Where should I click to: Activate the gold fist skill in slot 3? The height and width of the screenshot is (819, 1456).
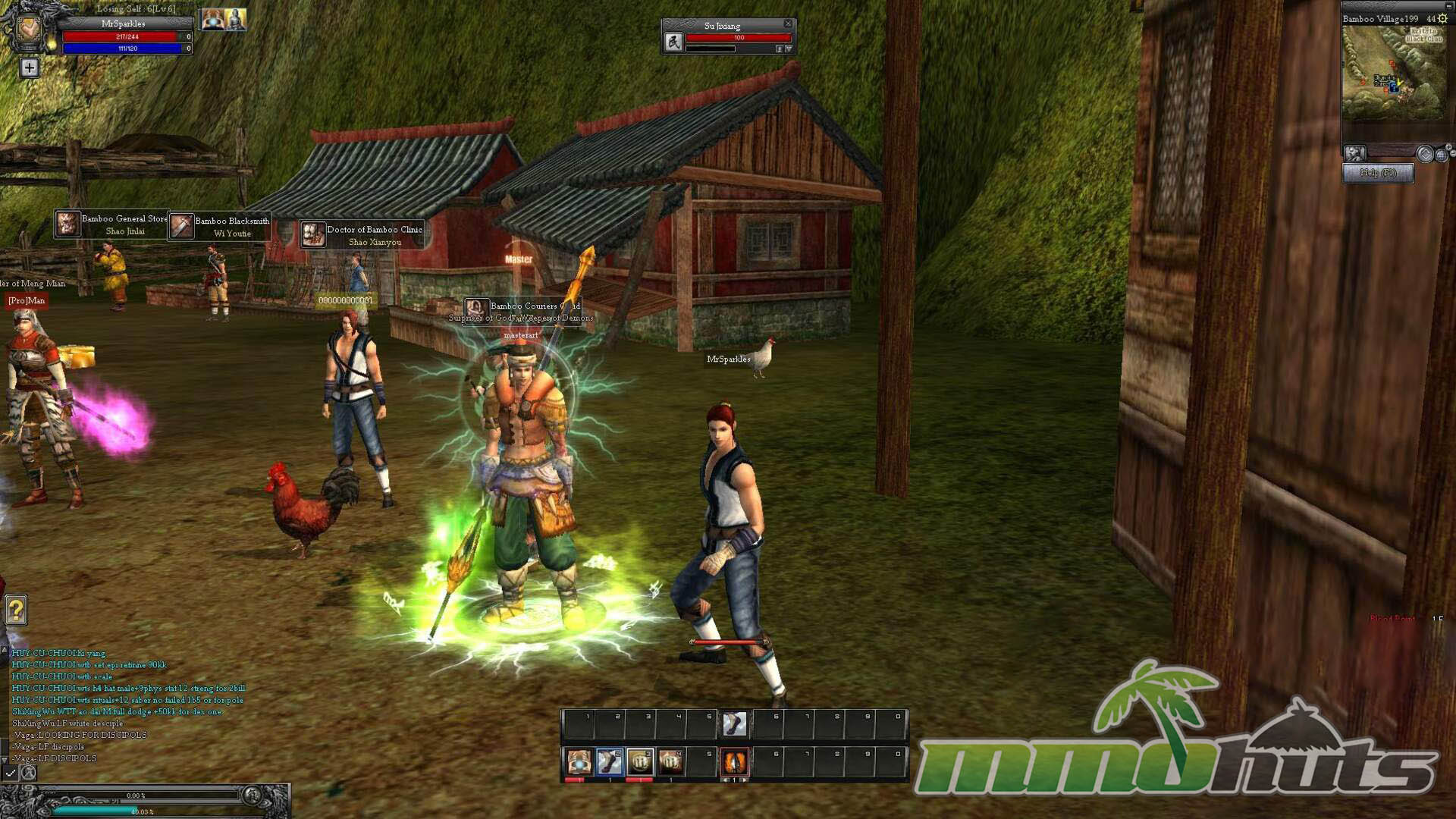coord(640,761)
